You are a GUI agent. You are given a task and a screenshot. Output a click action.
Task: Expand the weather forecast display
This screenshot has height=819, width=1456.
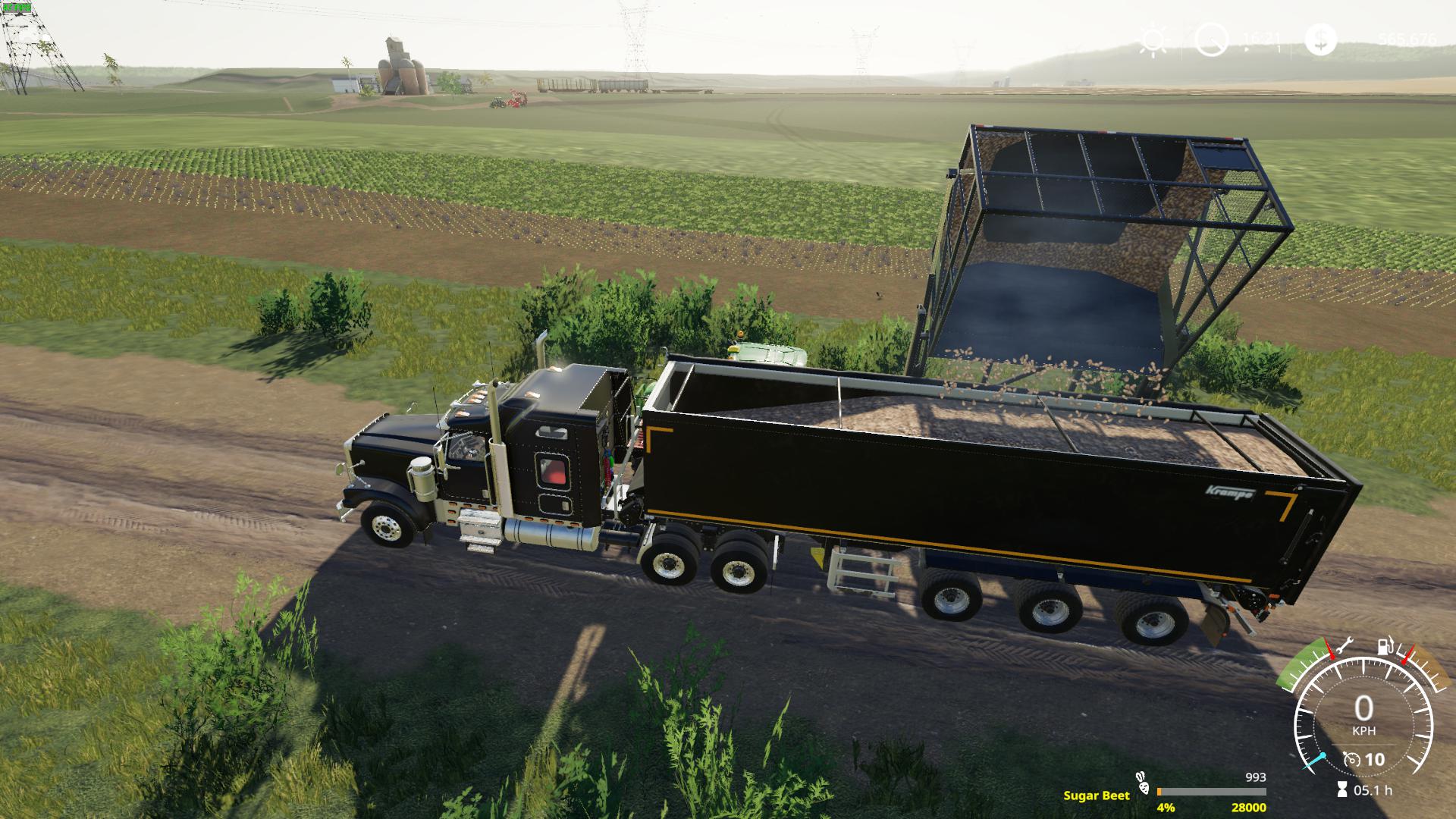coord(1153,40)
